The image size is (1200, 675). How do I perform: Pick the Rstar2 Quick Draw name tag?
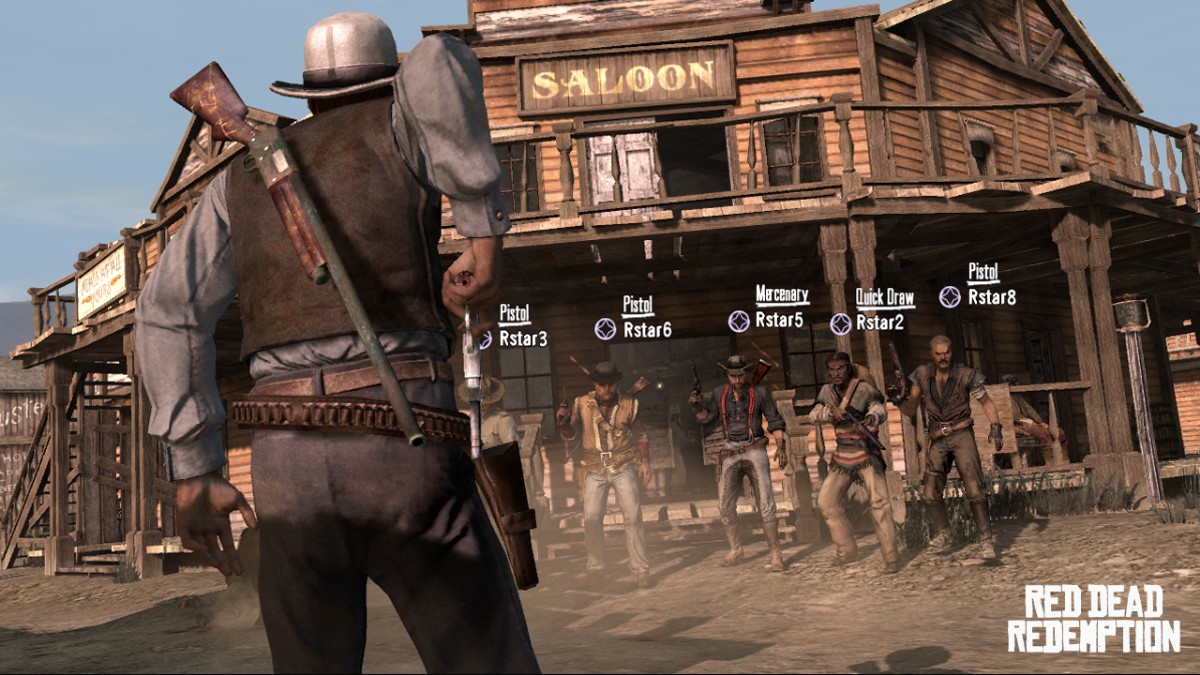click(x=880, y=322)
